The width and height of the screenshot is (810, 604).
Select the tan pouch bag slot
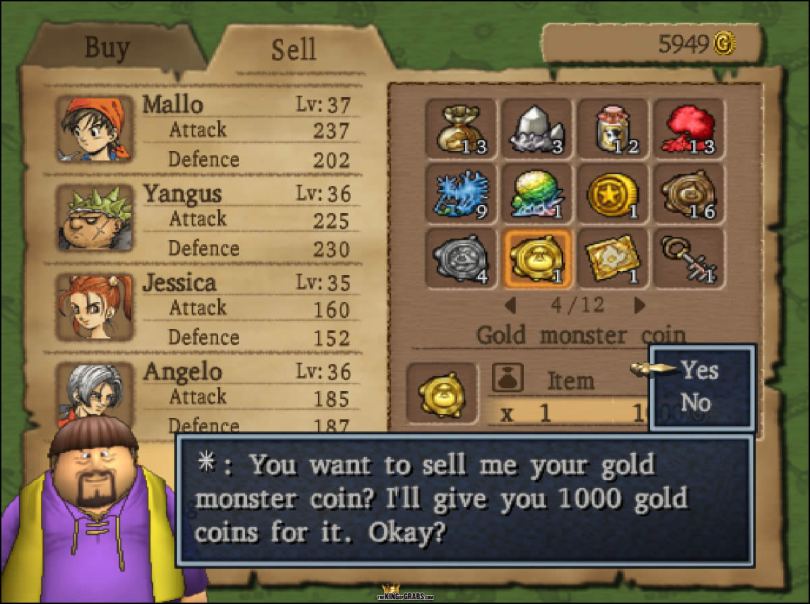point(460,128)
